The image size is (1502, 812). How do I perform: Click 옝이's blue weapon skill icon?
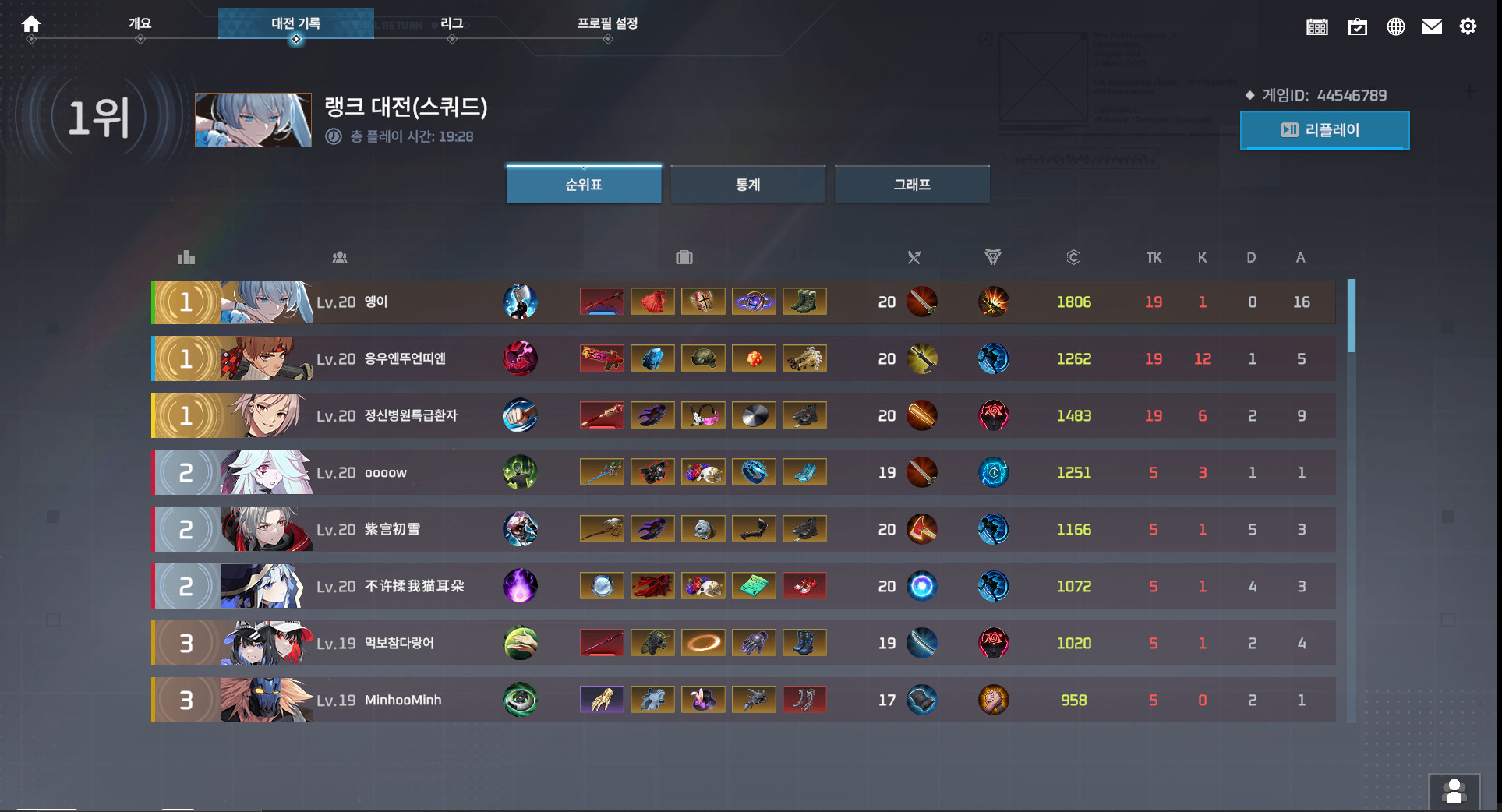521,302
